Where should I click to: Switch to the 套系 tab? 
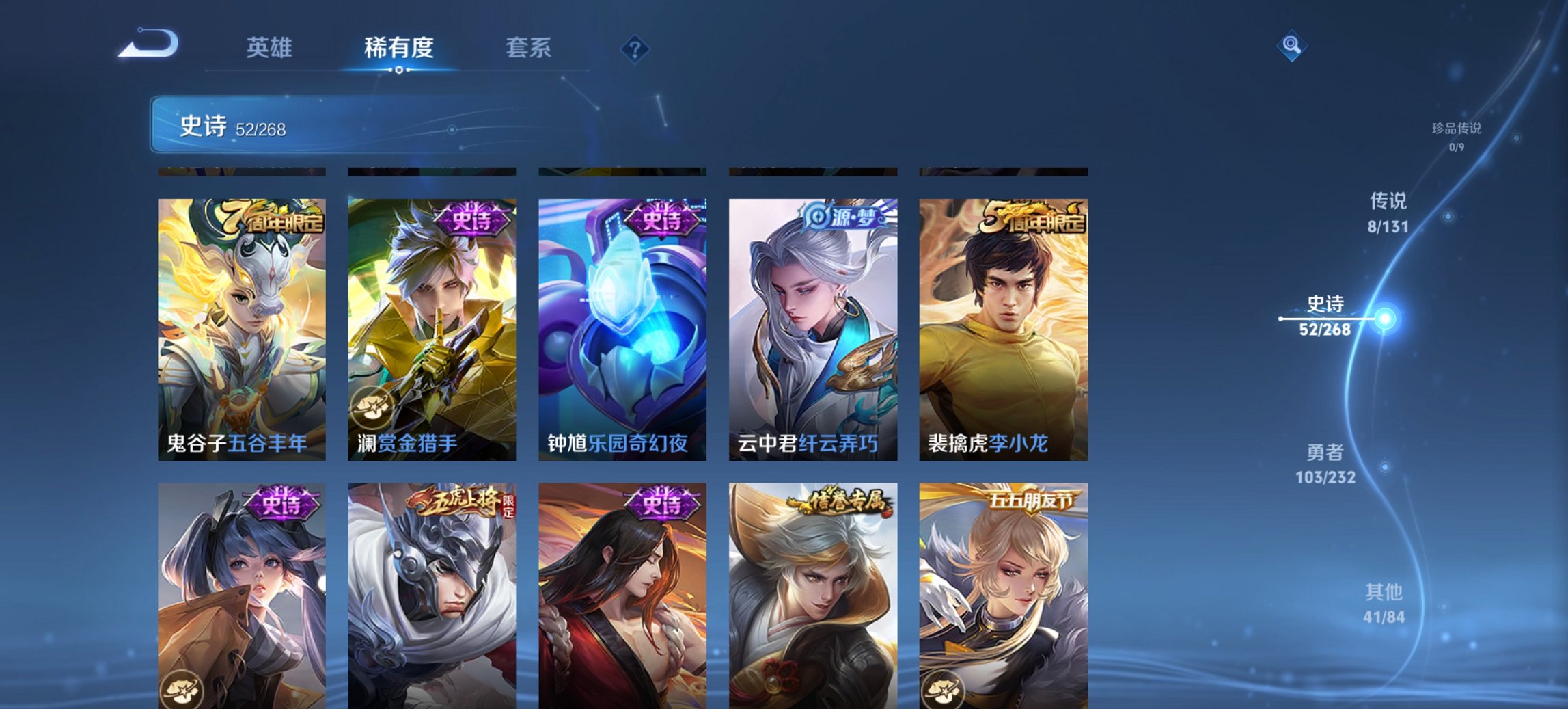[x=529, y=48]
